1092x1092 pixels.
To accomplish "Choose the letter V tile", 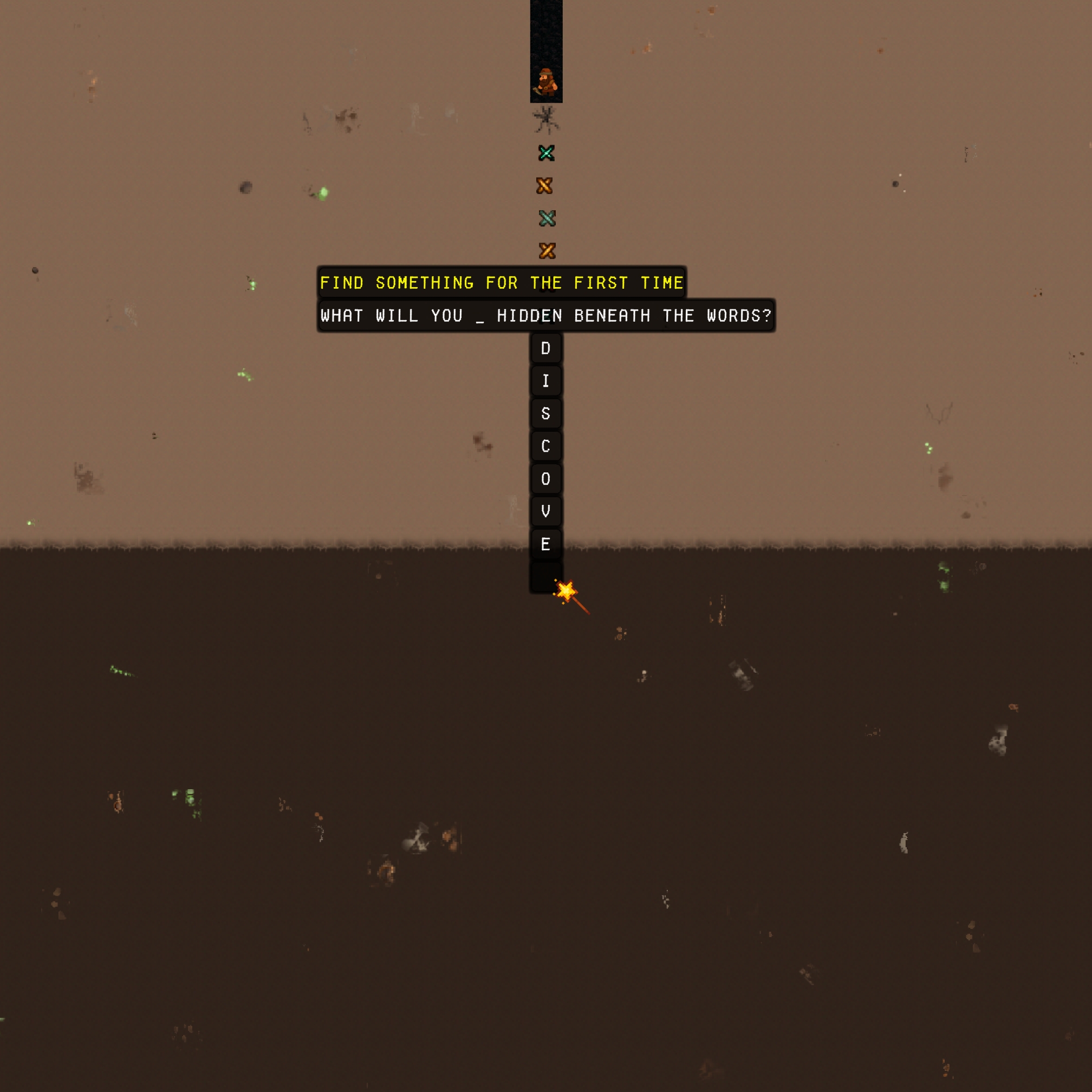I will point(545,511).
